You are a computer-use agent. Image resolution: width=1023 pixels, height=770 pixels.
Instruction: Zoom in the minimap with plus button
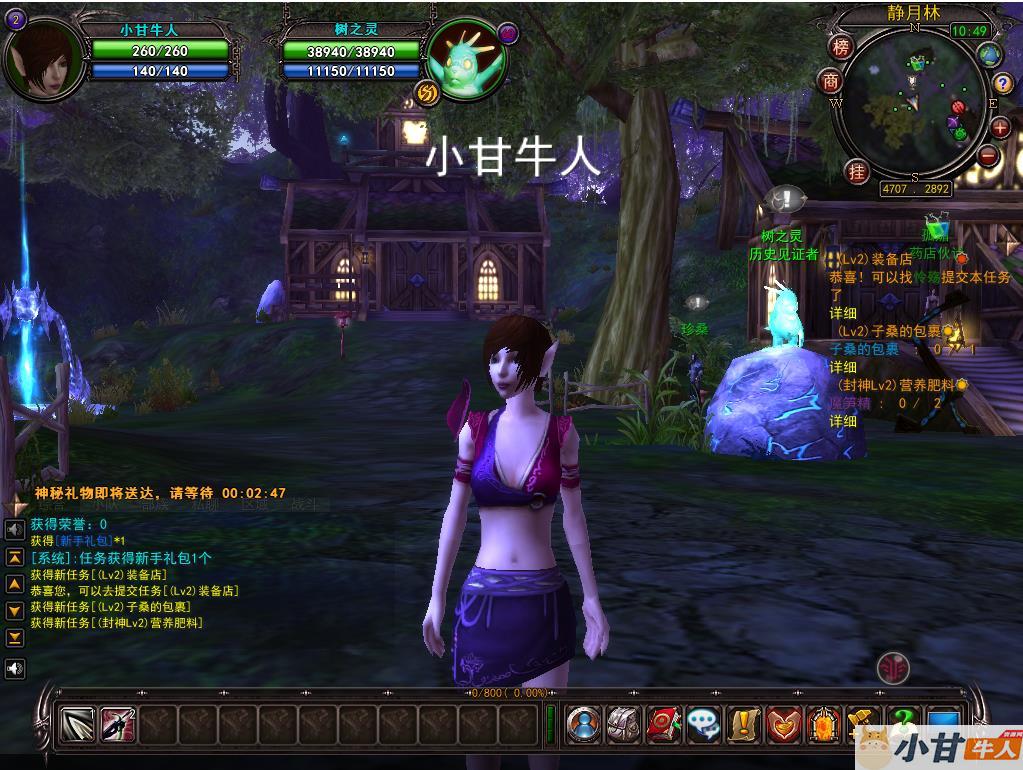point(1000,127)
